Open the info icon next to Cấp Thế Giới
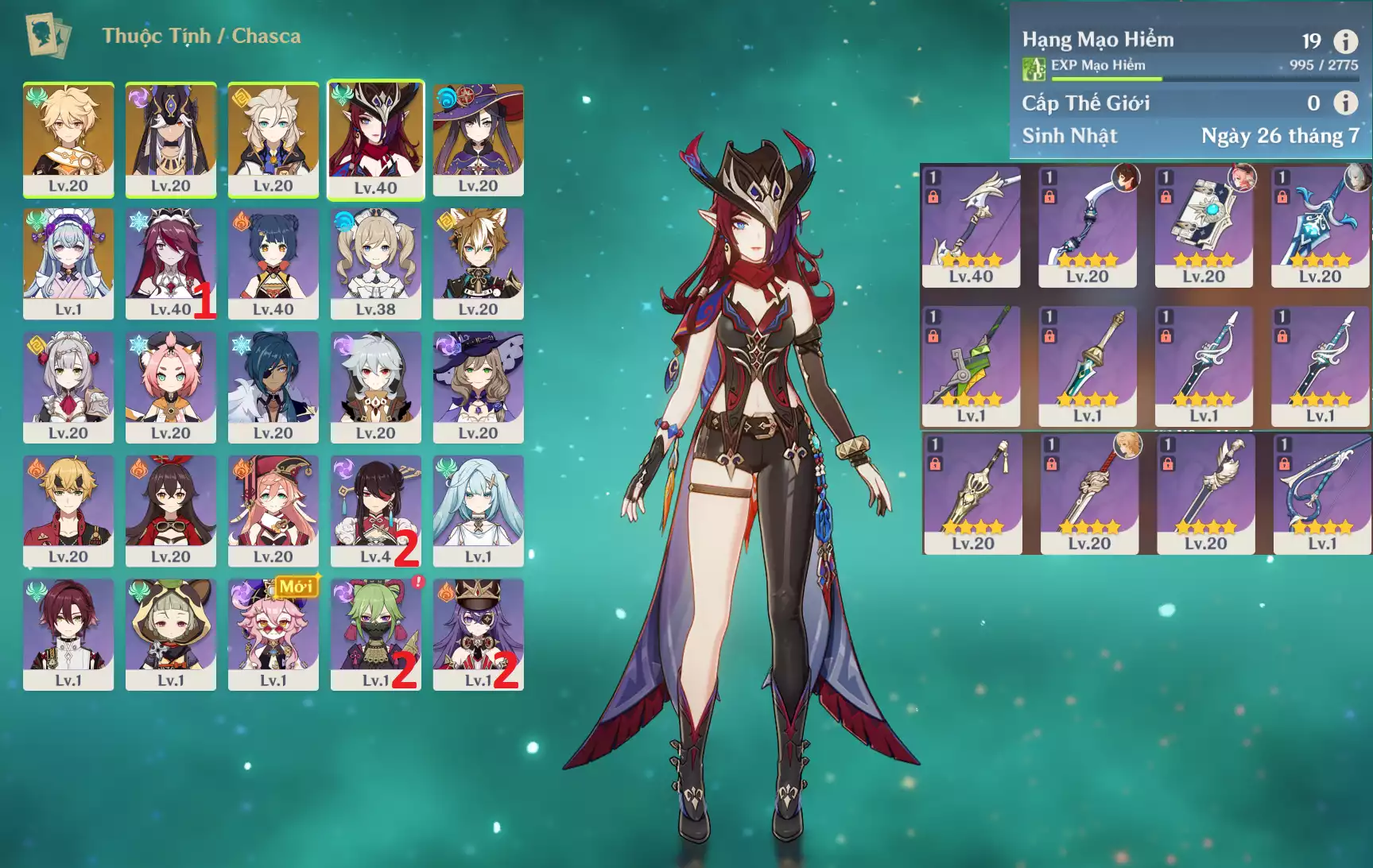 pyautogui.click(x=1345, y=103)
